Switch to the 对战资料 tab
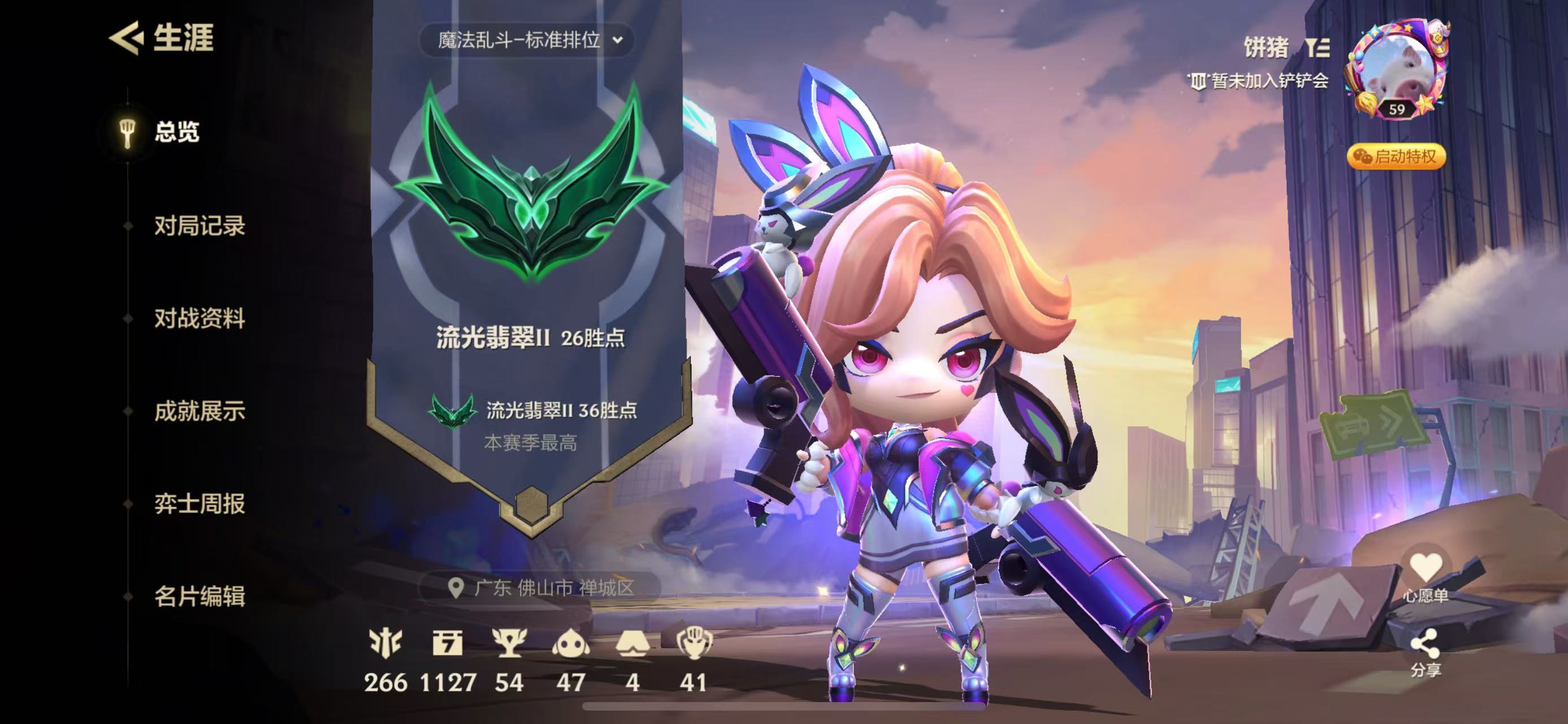Viewport: 1568px width, 724px height. point(199,318)
